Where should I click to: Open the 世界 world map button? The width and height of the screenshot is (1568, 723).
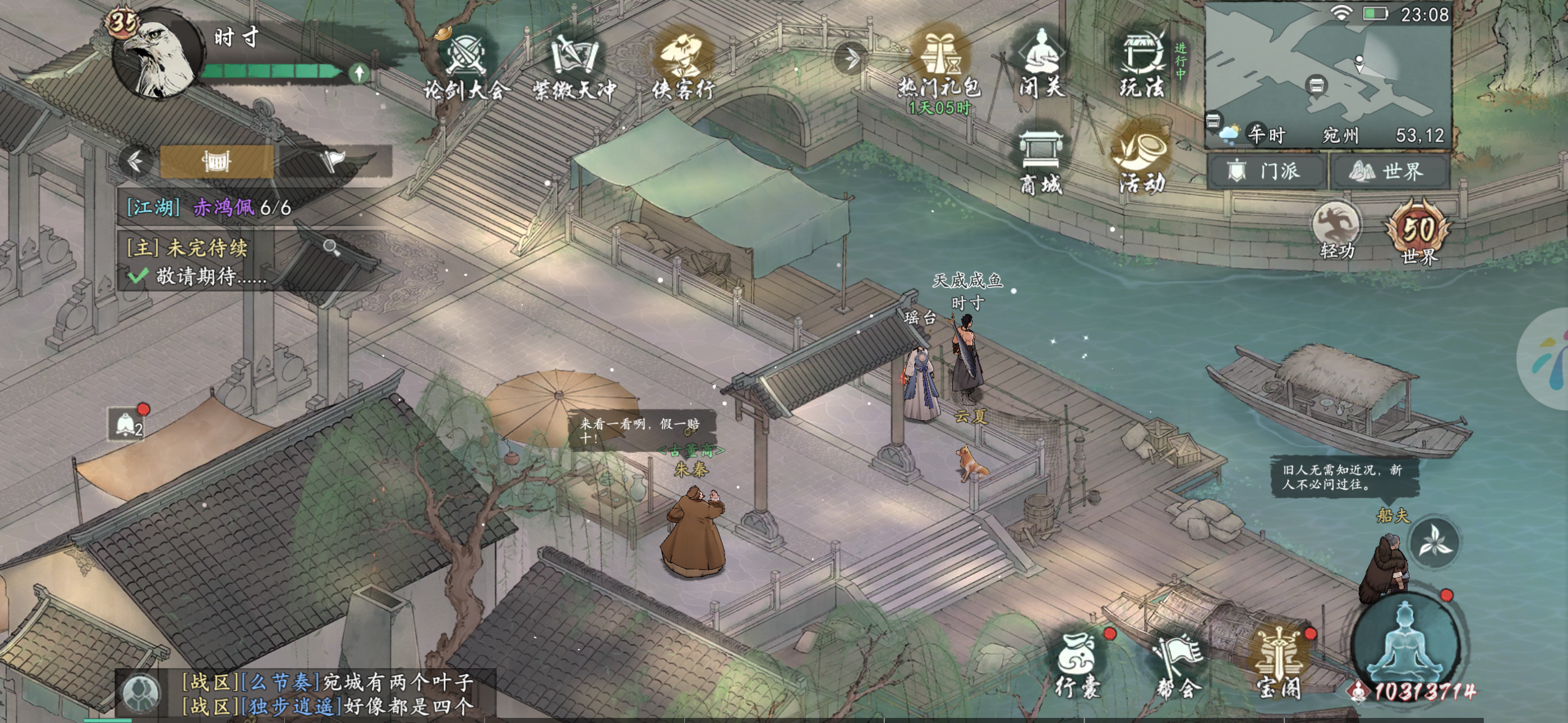1390,172
